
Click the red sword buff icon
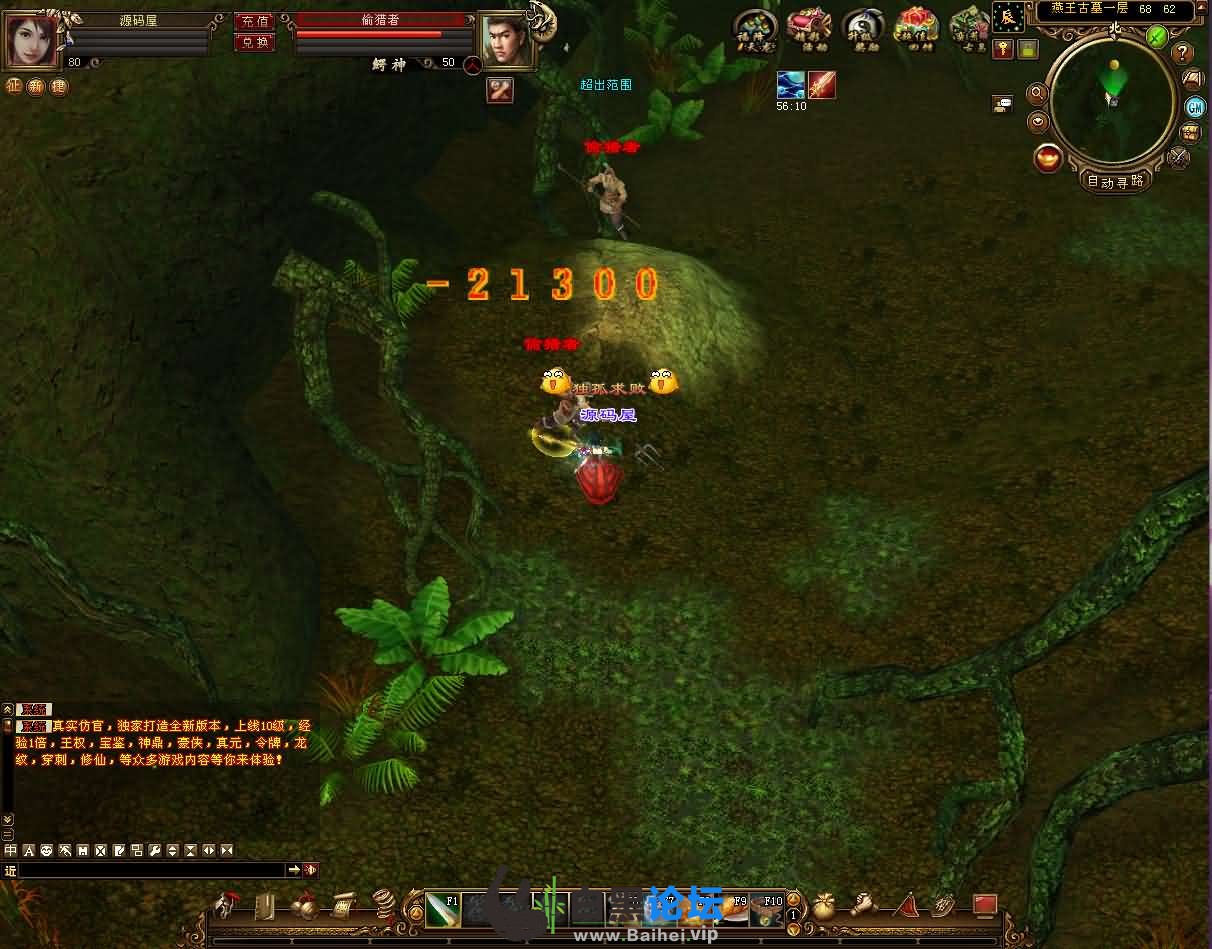(x=822, y=85)
